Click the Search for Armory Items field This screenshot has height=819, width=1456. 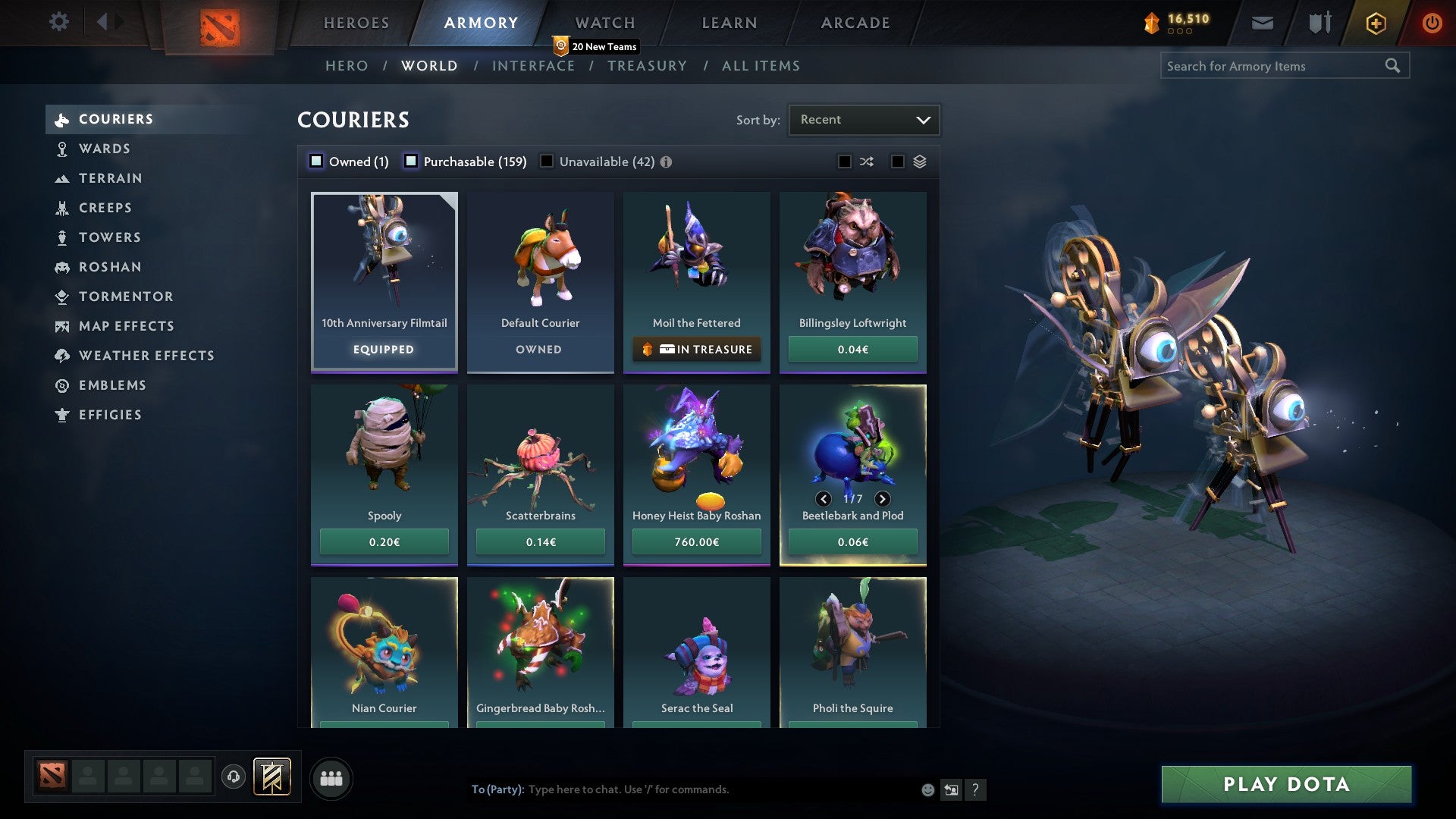tap(1274, 66)
